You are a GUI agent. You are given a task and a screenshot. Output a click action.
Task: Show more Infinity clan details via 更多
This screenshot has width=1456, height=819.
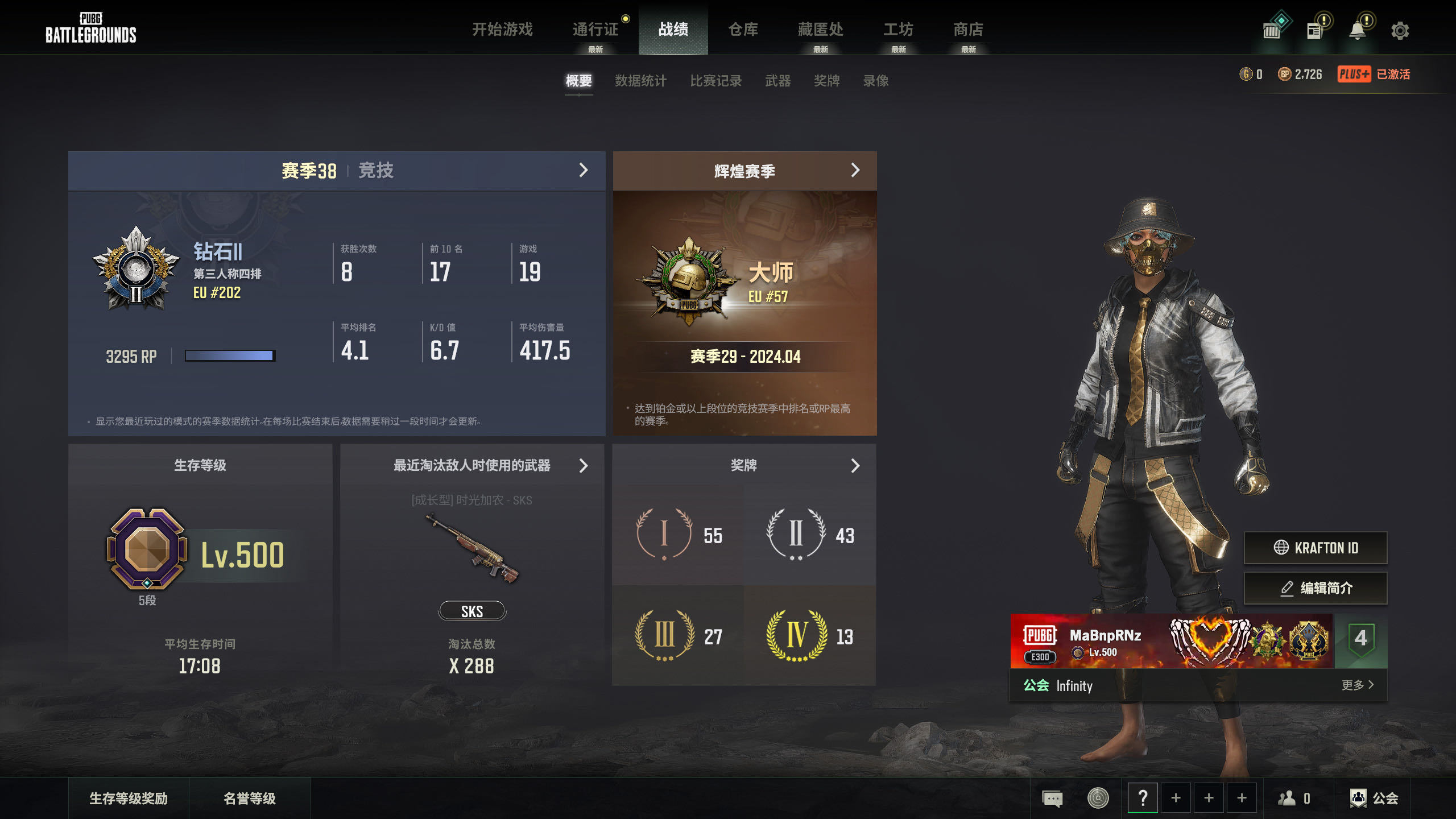tap(1357, 685)
